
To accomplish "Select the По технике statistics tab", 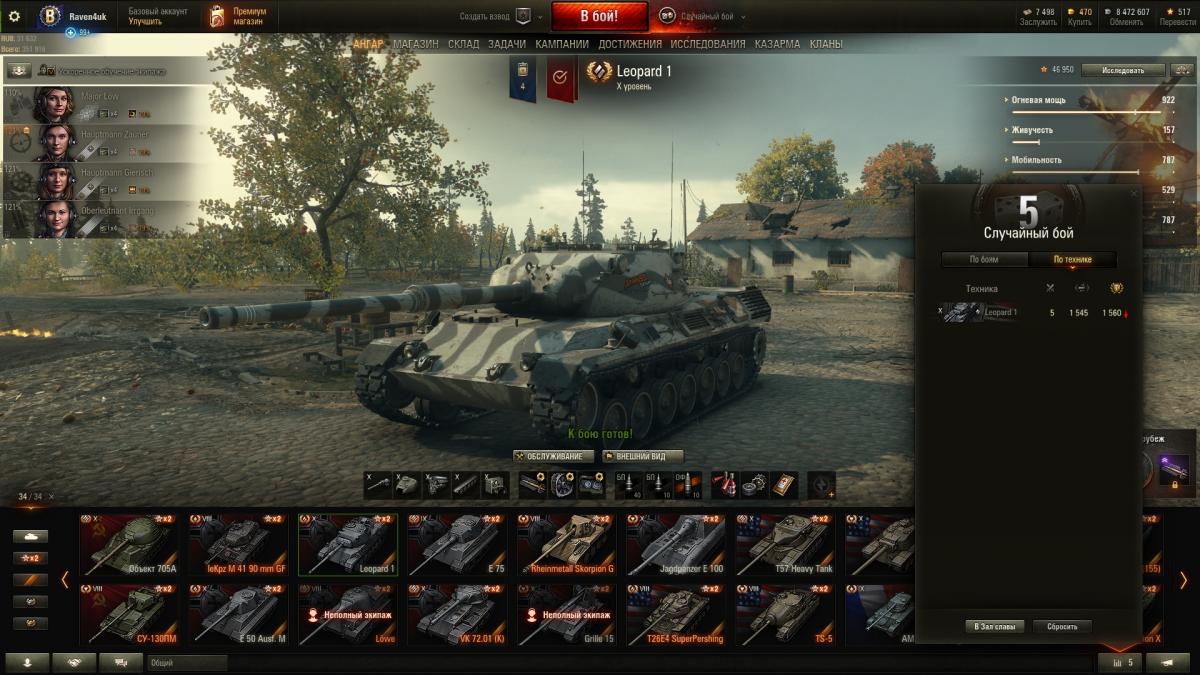I will click(x=1072, y=260).
